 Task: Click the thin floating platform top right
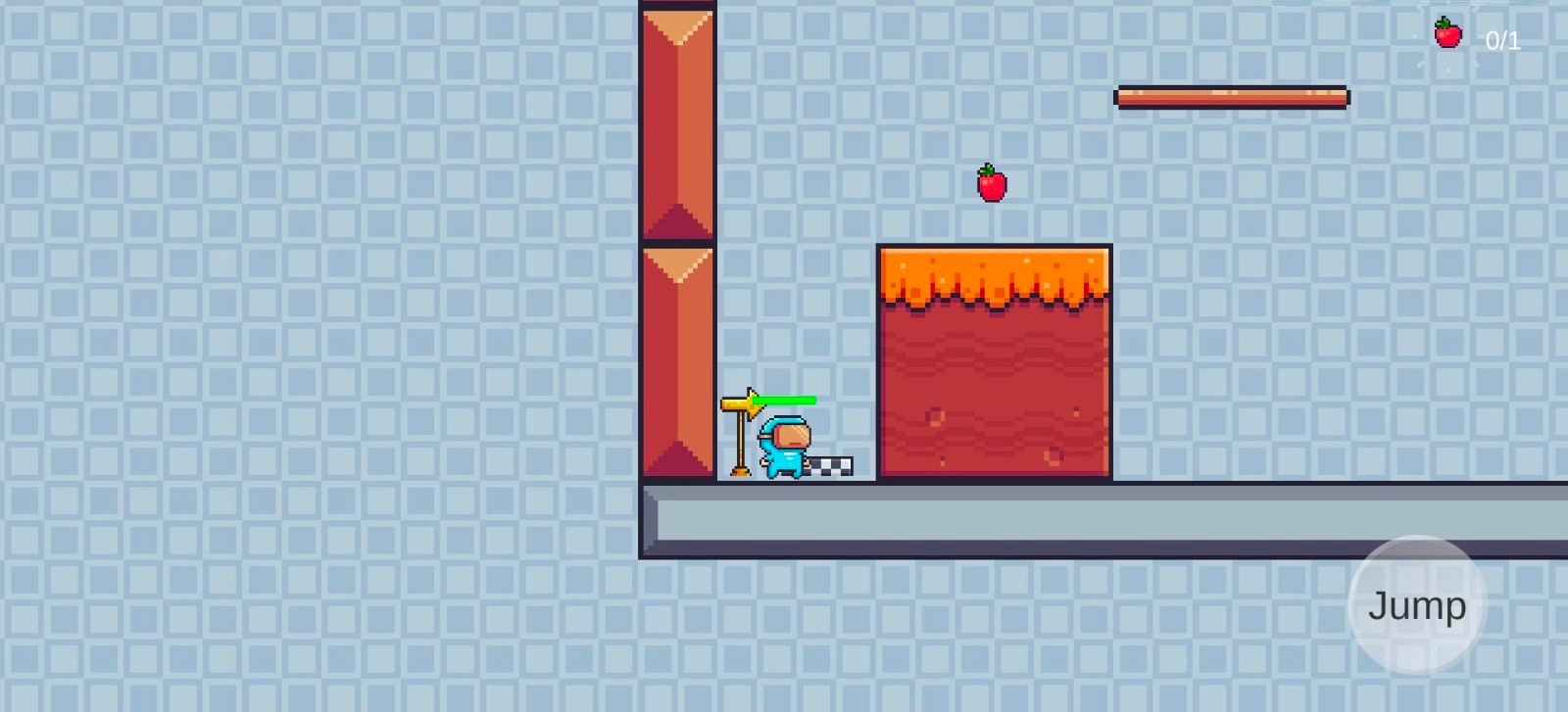pos(1230,97)
